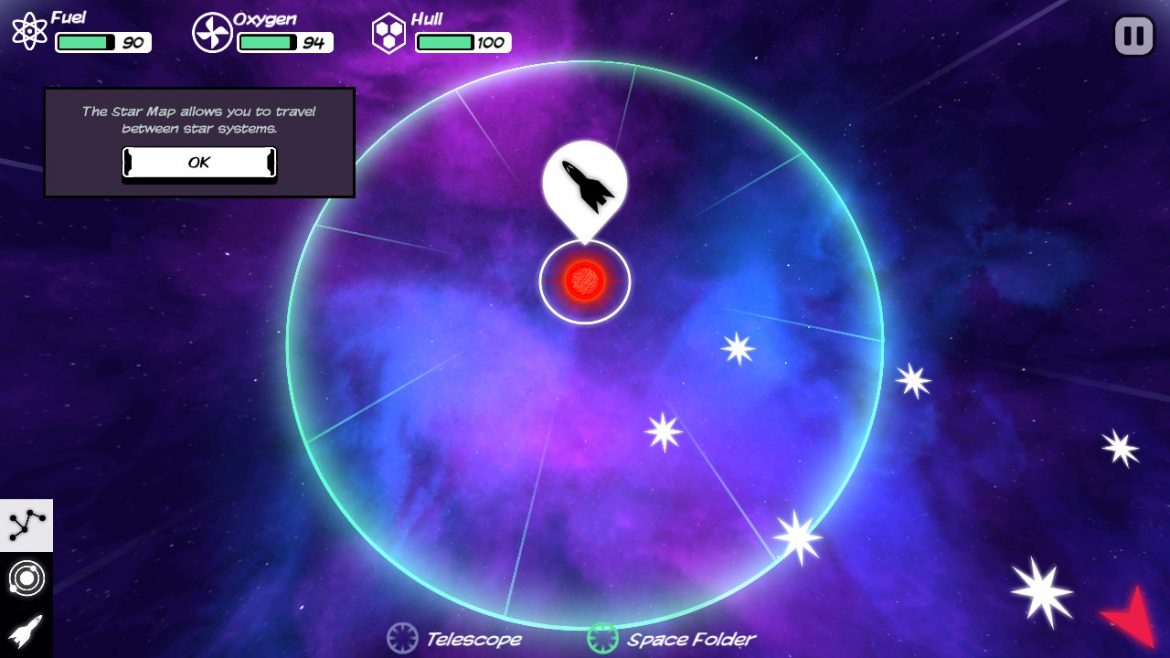Switch to the rocket ship tab

(x=26, y=630)
